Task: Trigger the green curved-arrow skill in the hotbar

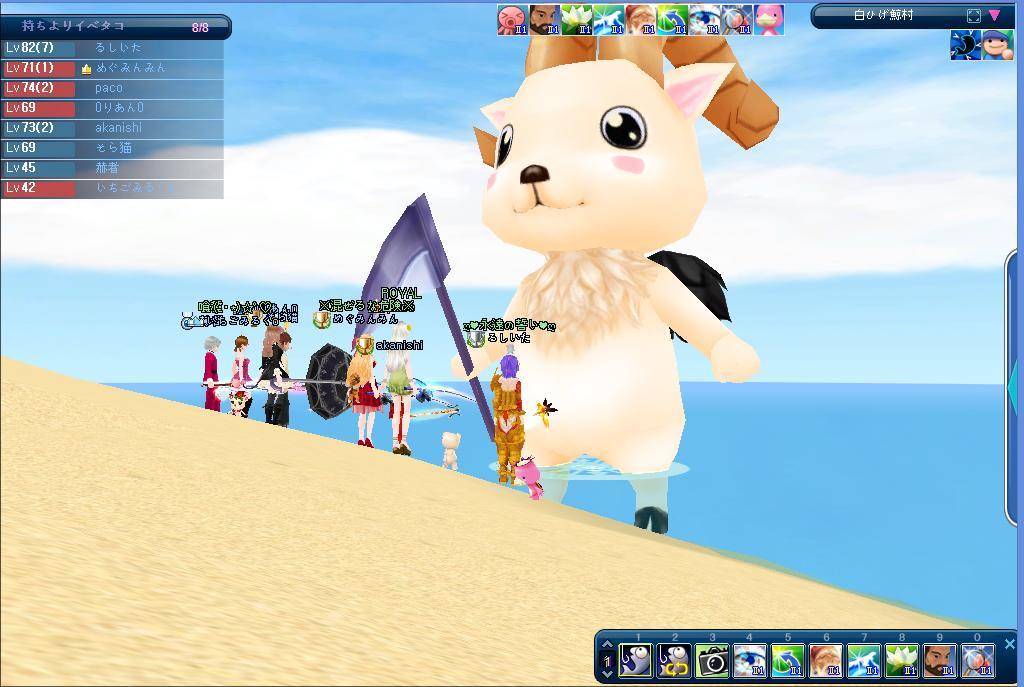Action: point(788,660)
